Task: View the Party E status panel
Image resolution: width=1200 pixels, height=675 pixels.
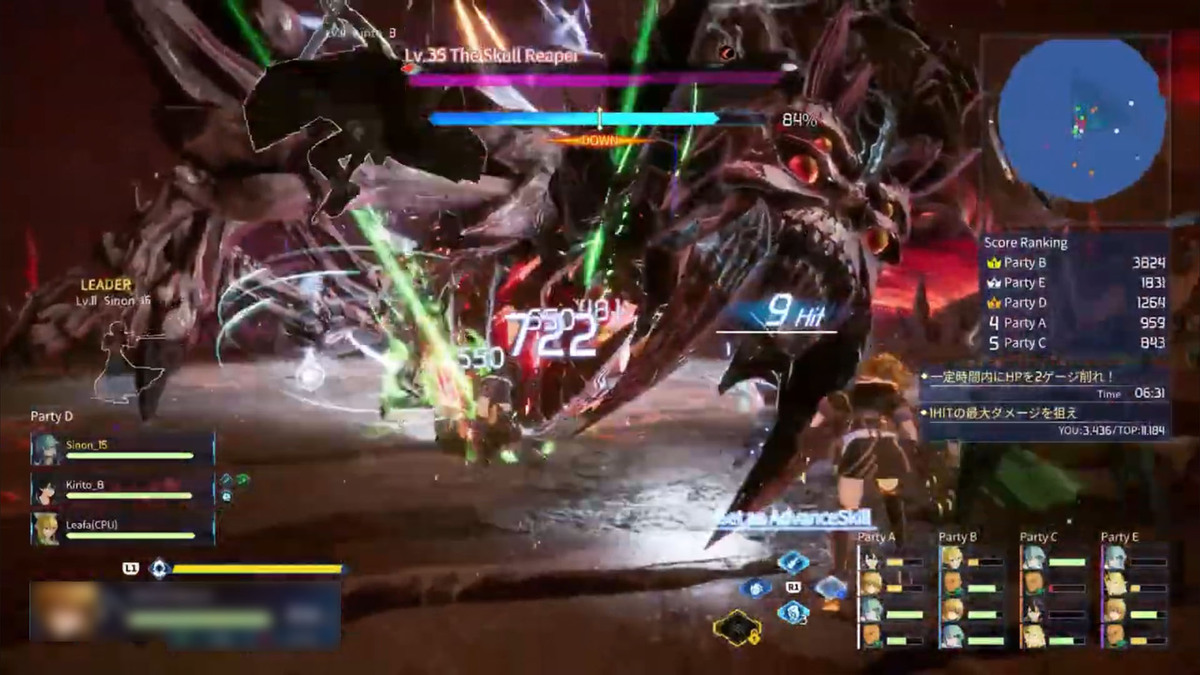Action: (x=1134, y=592)
